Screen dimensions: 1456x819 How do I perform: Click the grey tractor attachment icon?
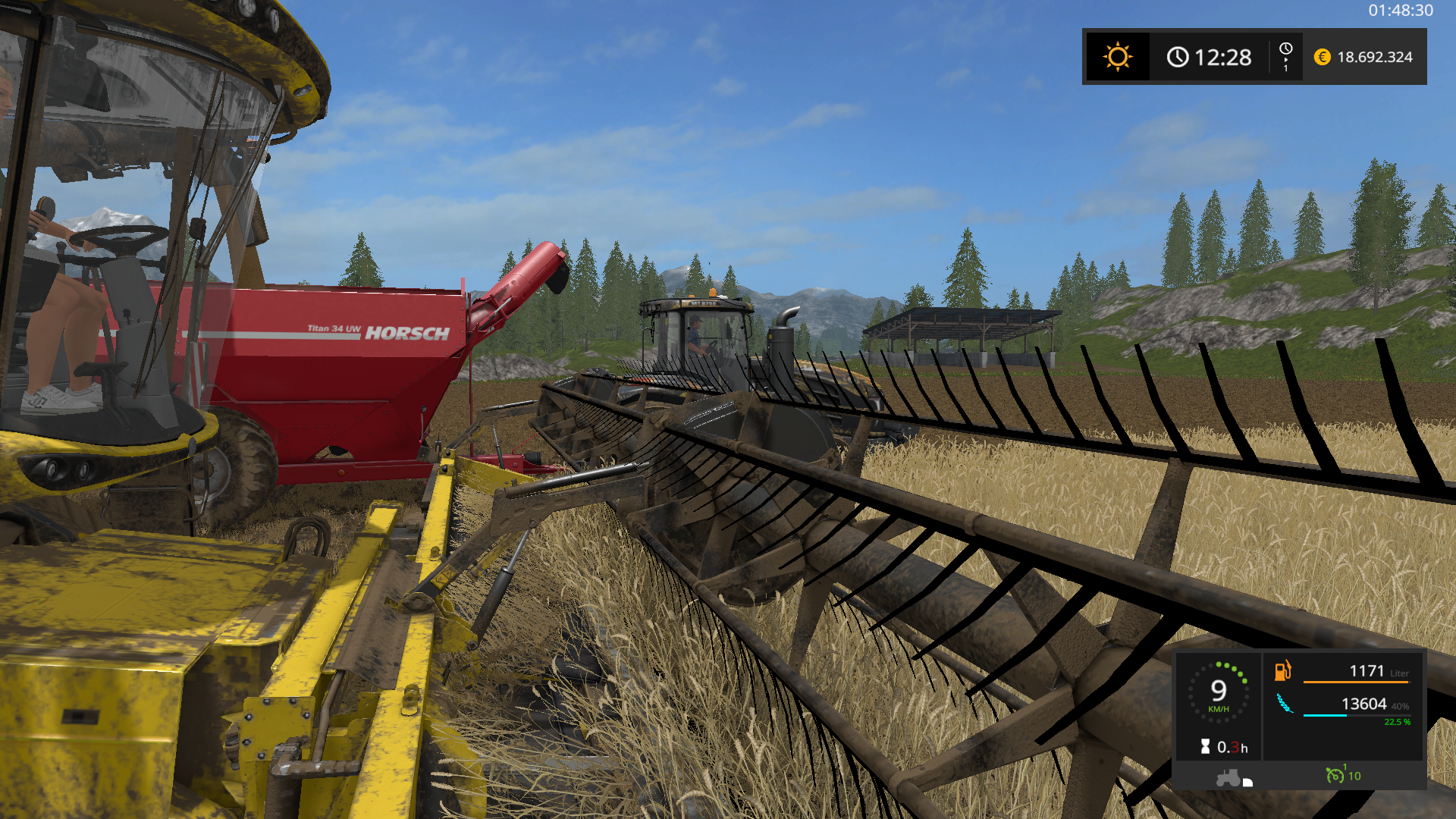point(1228,777)
